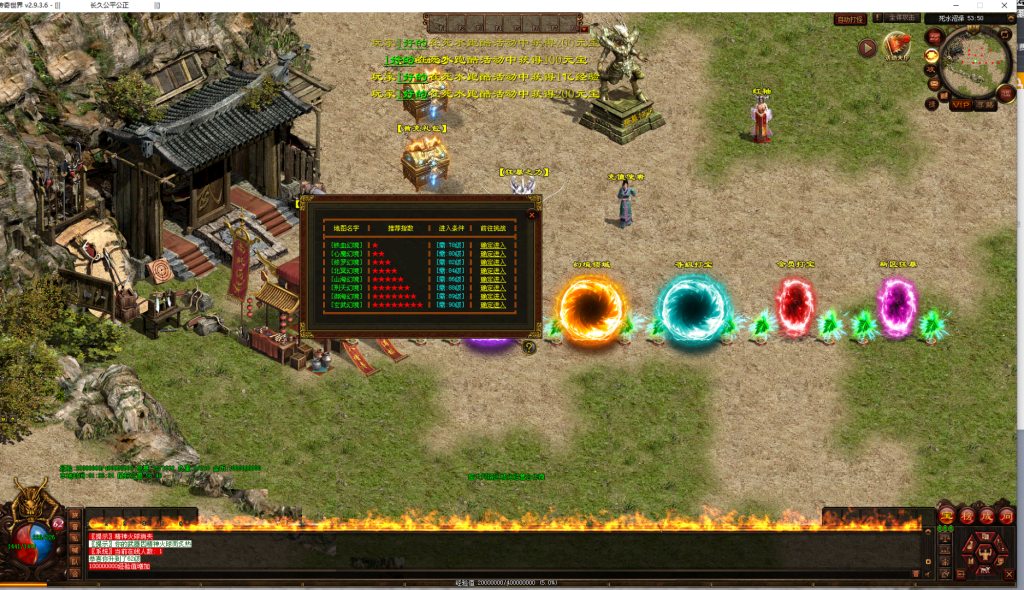The height and width of the screenshot is (590, 1024).
Task: Minimize the game window
Action: (x=954, y=5)
